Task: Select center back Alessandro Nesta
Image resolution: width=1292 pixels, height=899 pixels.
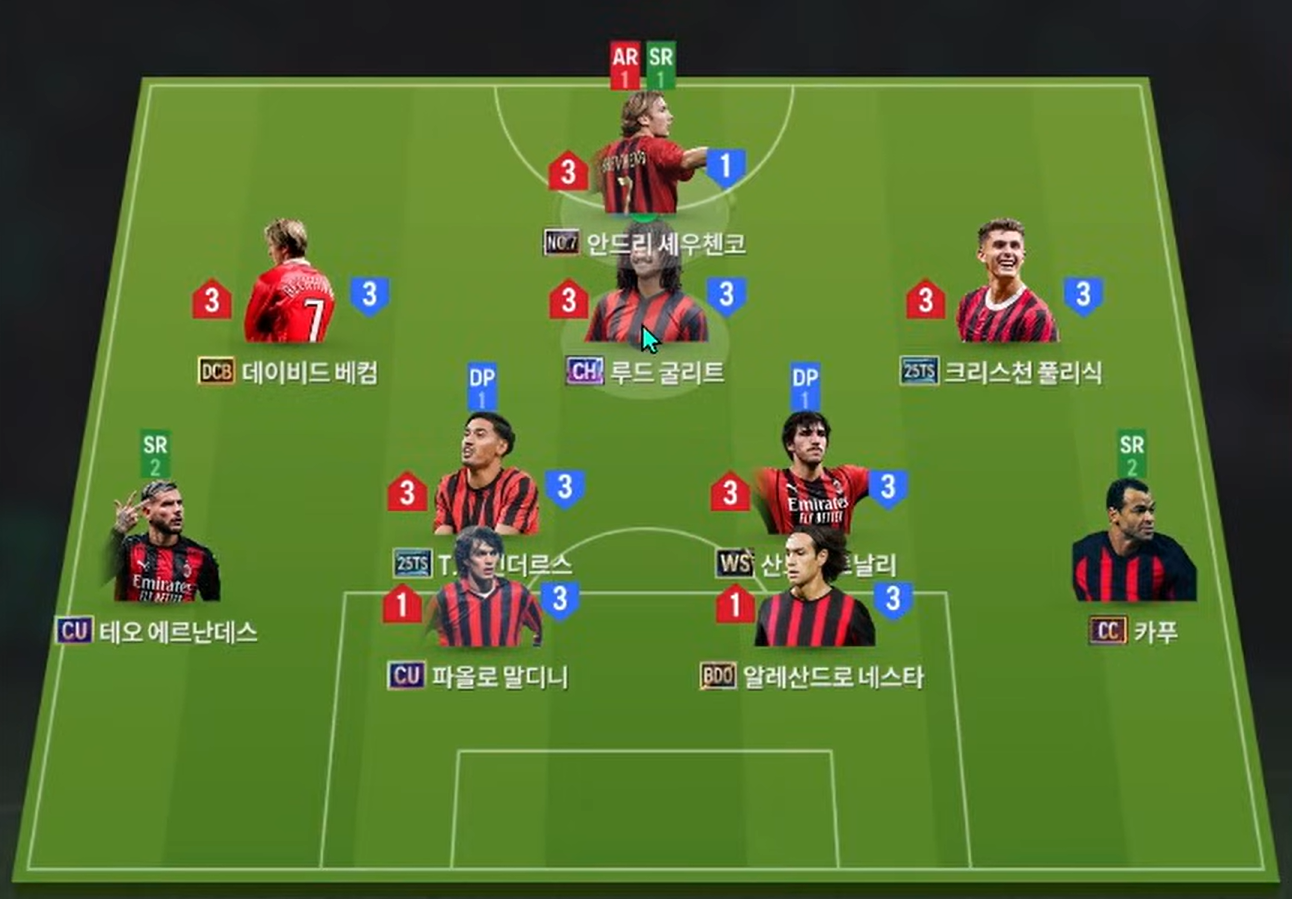Action: tap(811, 595)
